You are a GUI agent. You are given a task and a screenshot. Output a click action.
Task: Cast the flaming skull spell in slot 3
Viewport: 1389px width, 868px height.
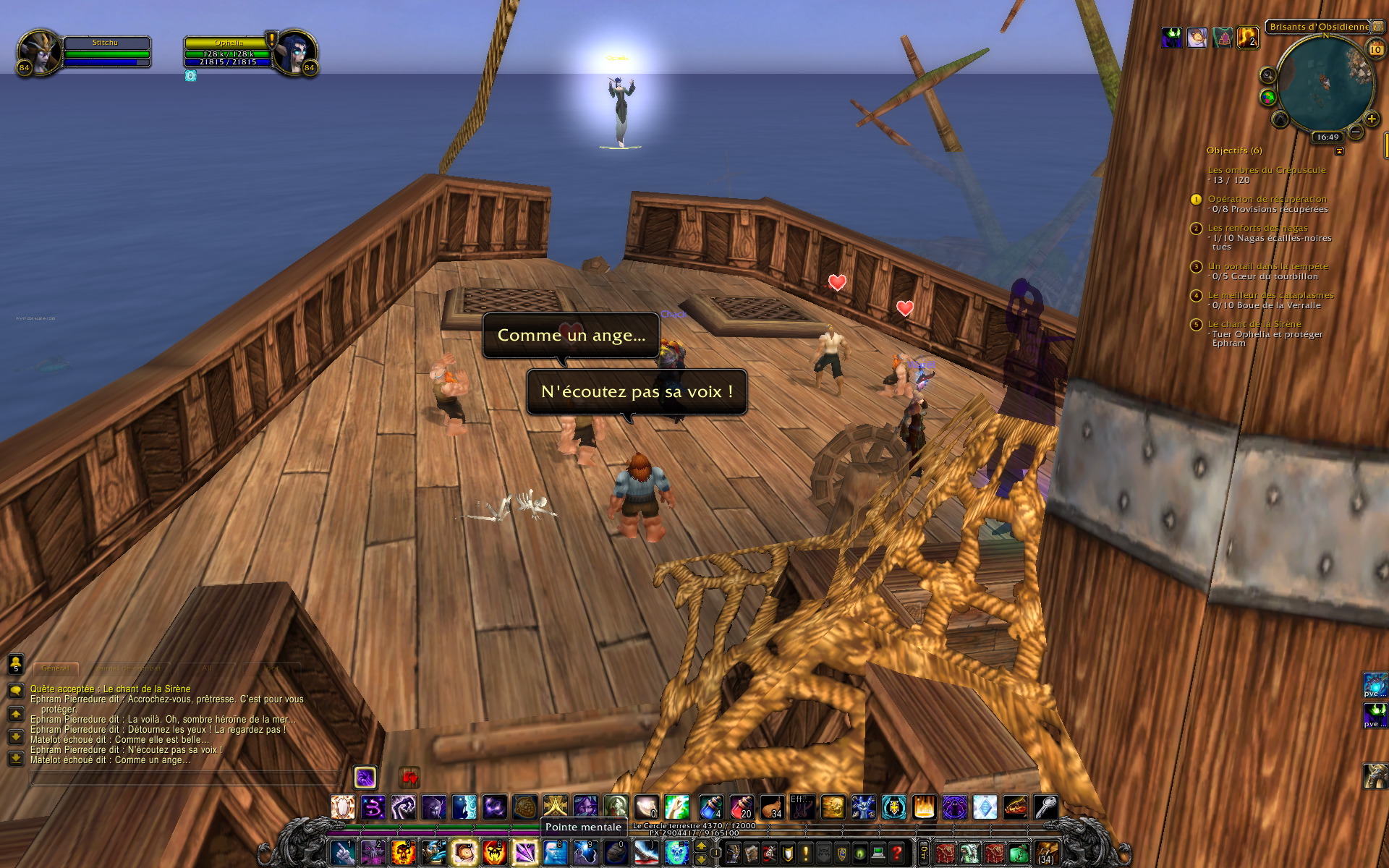coord(403,853)
